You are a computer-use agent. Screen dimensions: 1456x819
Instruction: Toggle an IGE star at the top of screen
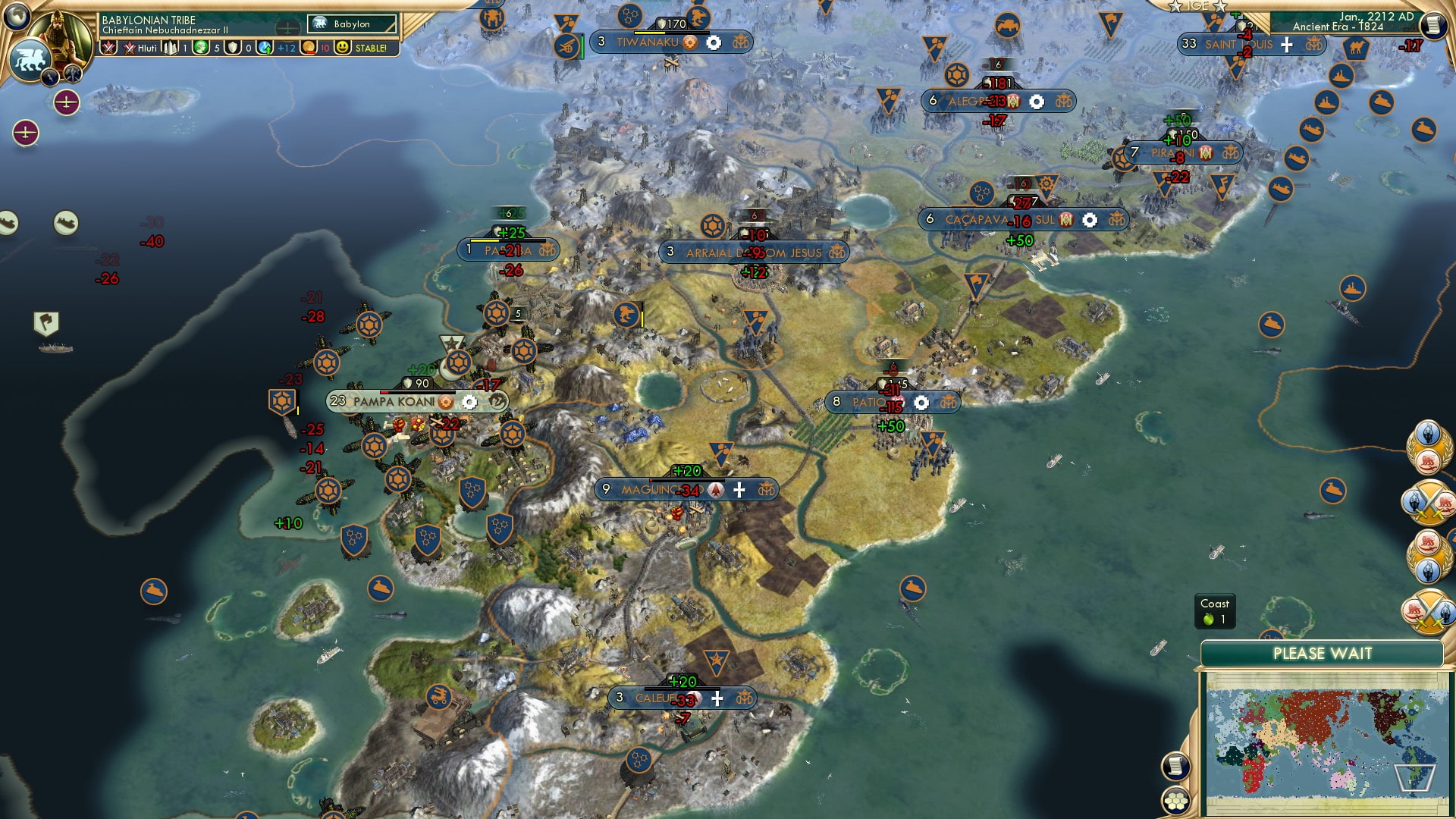pos(1176,8)
